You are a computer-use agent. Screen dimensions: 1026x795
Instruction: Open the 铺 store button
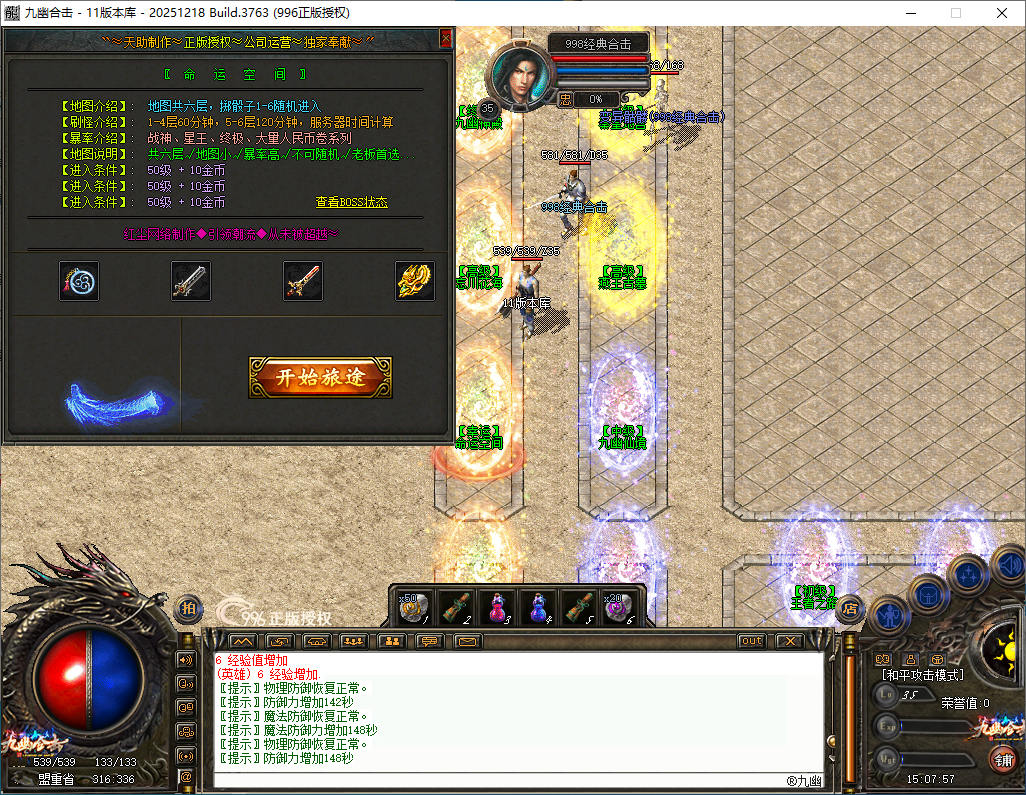coord(1000,759)
